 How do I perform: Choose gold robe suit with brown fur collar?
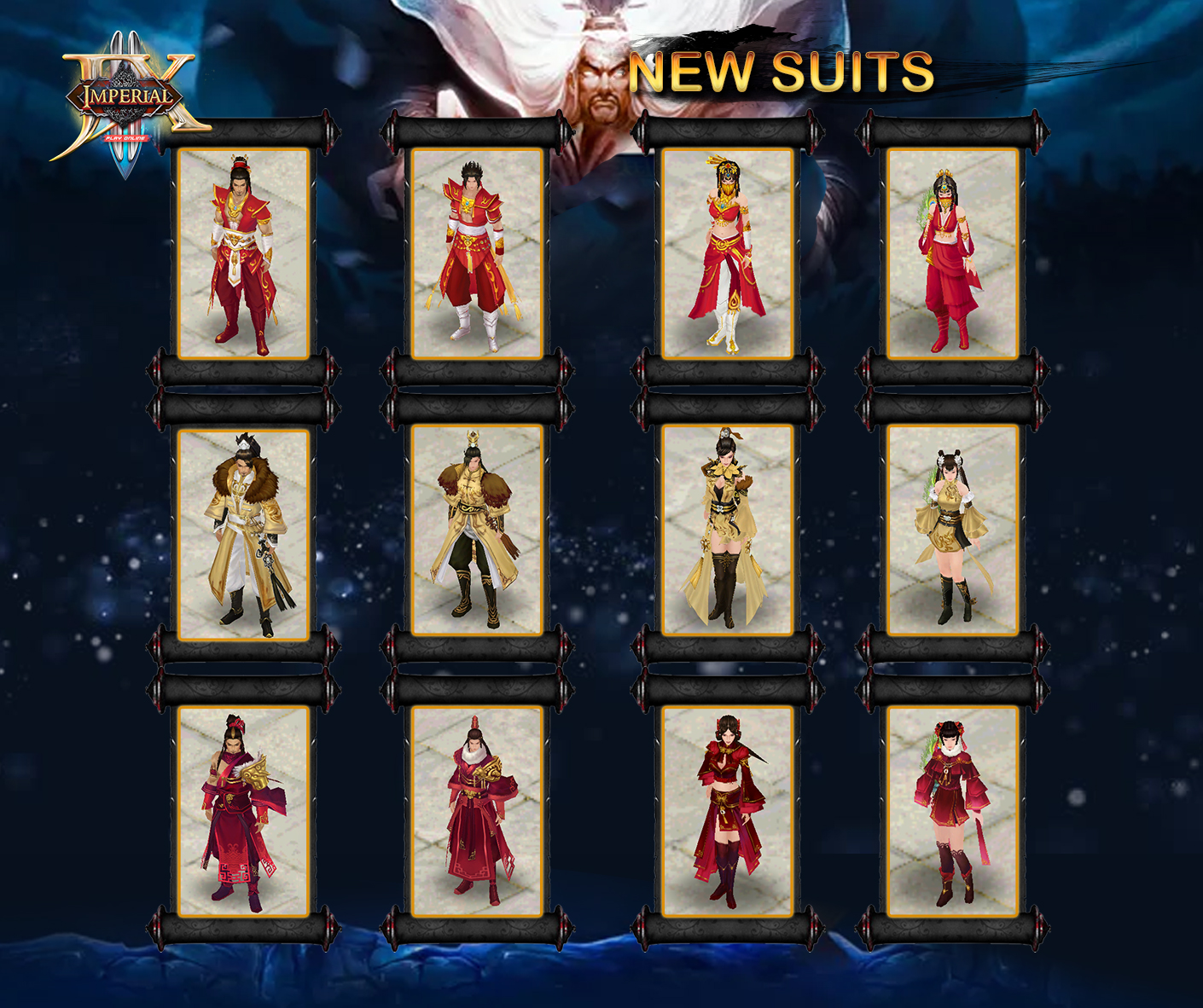point(243,534)
